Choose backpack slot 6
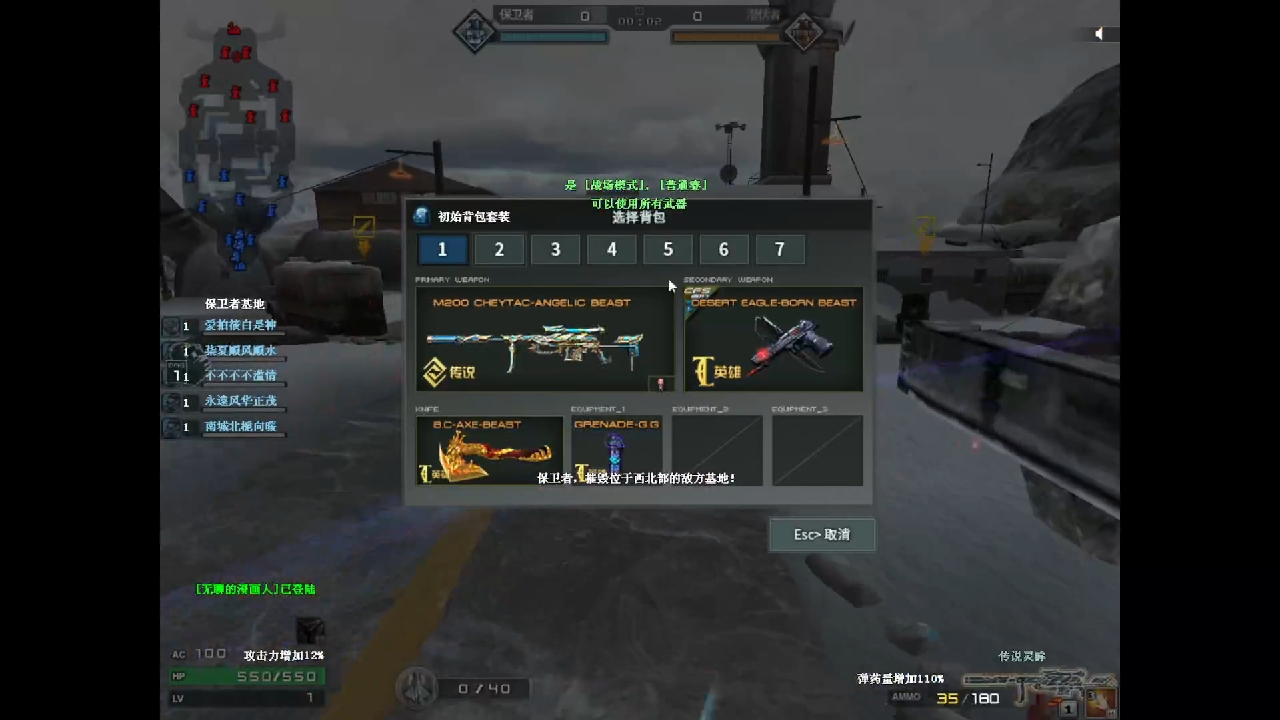This screenshot has width=1280, height=720. coord(724,250)
